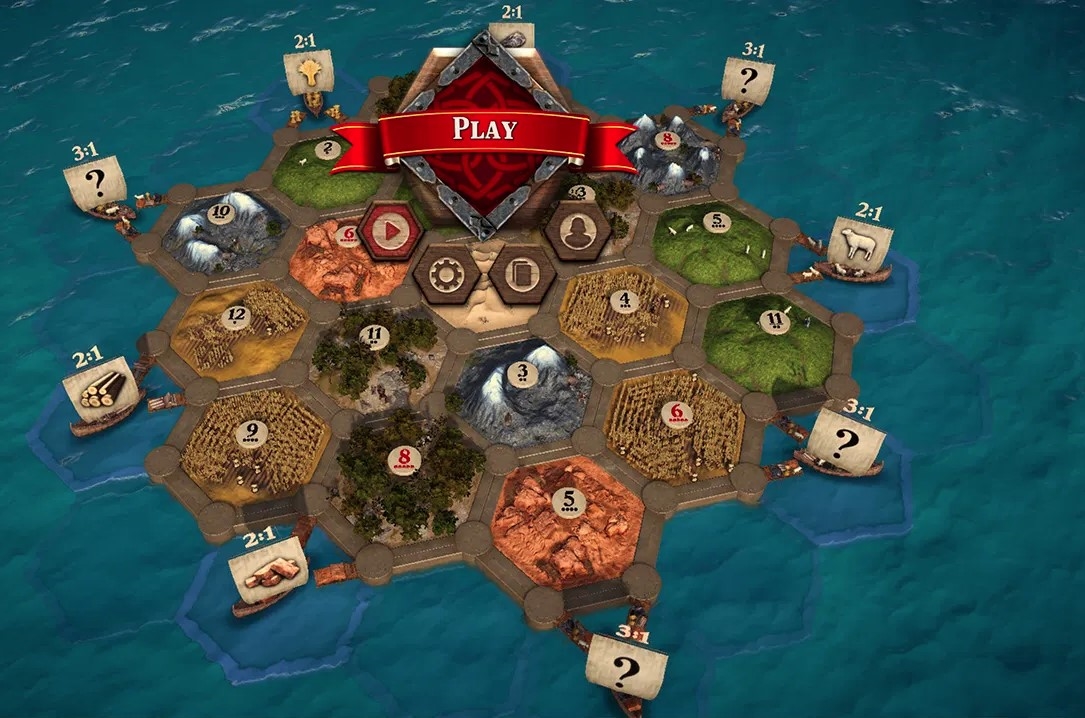Click the red Play banner
1085x718 pixels.
pos(485,130)
